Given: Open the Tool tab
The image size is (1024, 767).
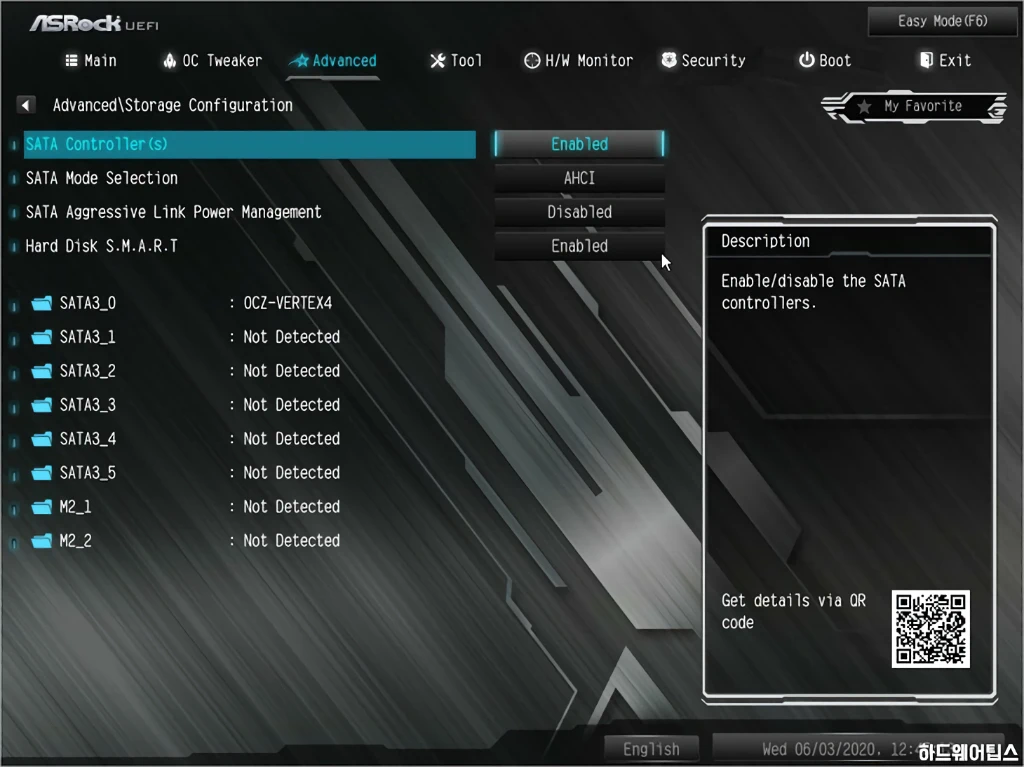Looking at the screenshot, I should [456, 61].
